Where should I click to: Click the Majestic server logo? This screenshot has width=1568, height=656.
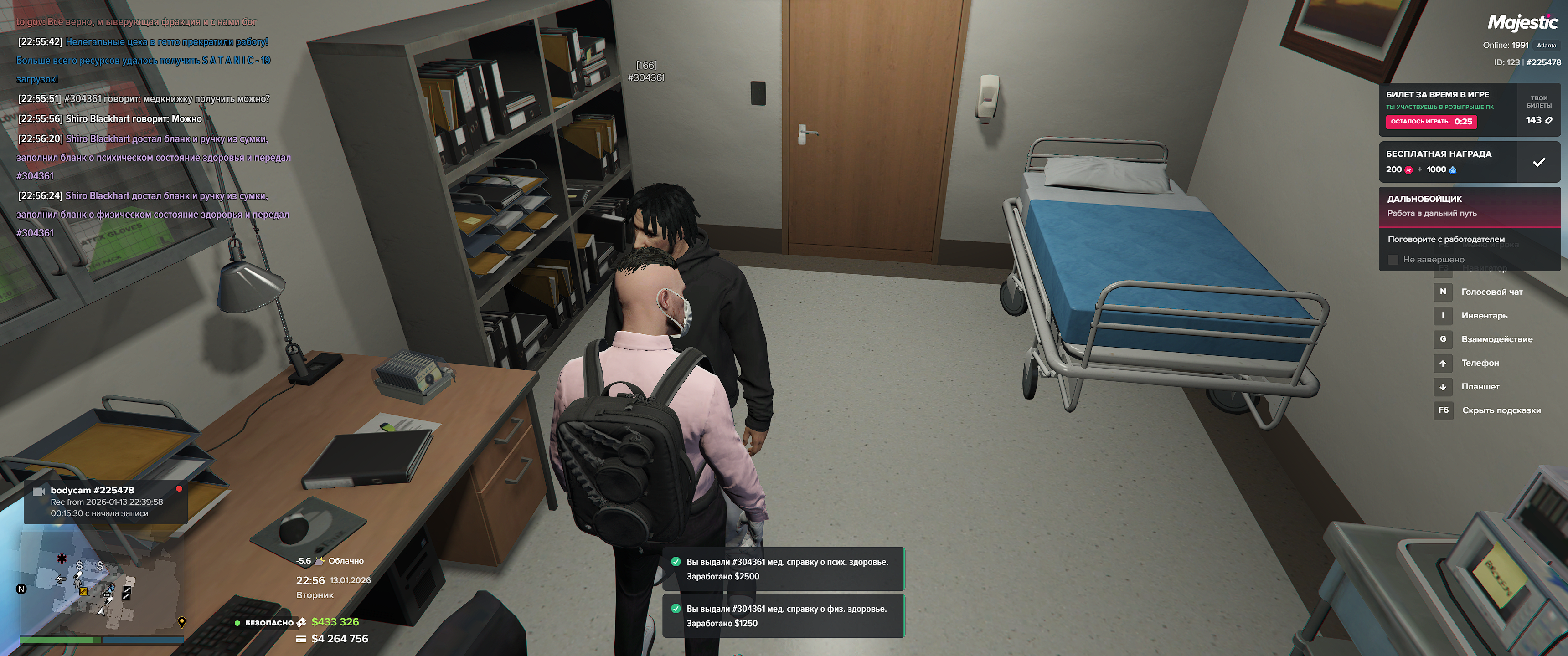(1522, 22)
